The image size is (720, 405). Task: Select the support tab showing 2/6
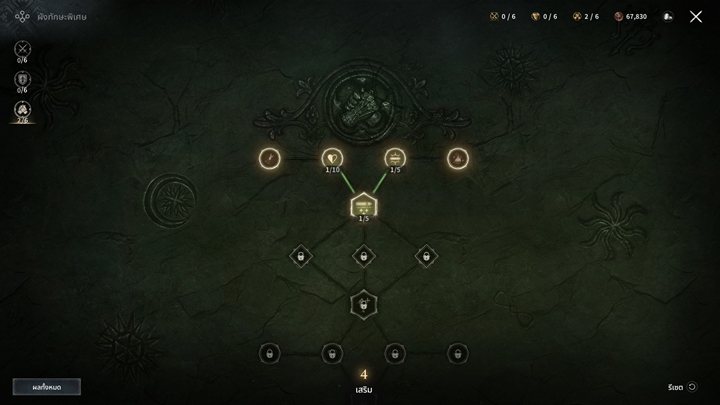coord(22,110)
